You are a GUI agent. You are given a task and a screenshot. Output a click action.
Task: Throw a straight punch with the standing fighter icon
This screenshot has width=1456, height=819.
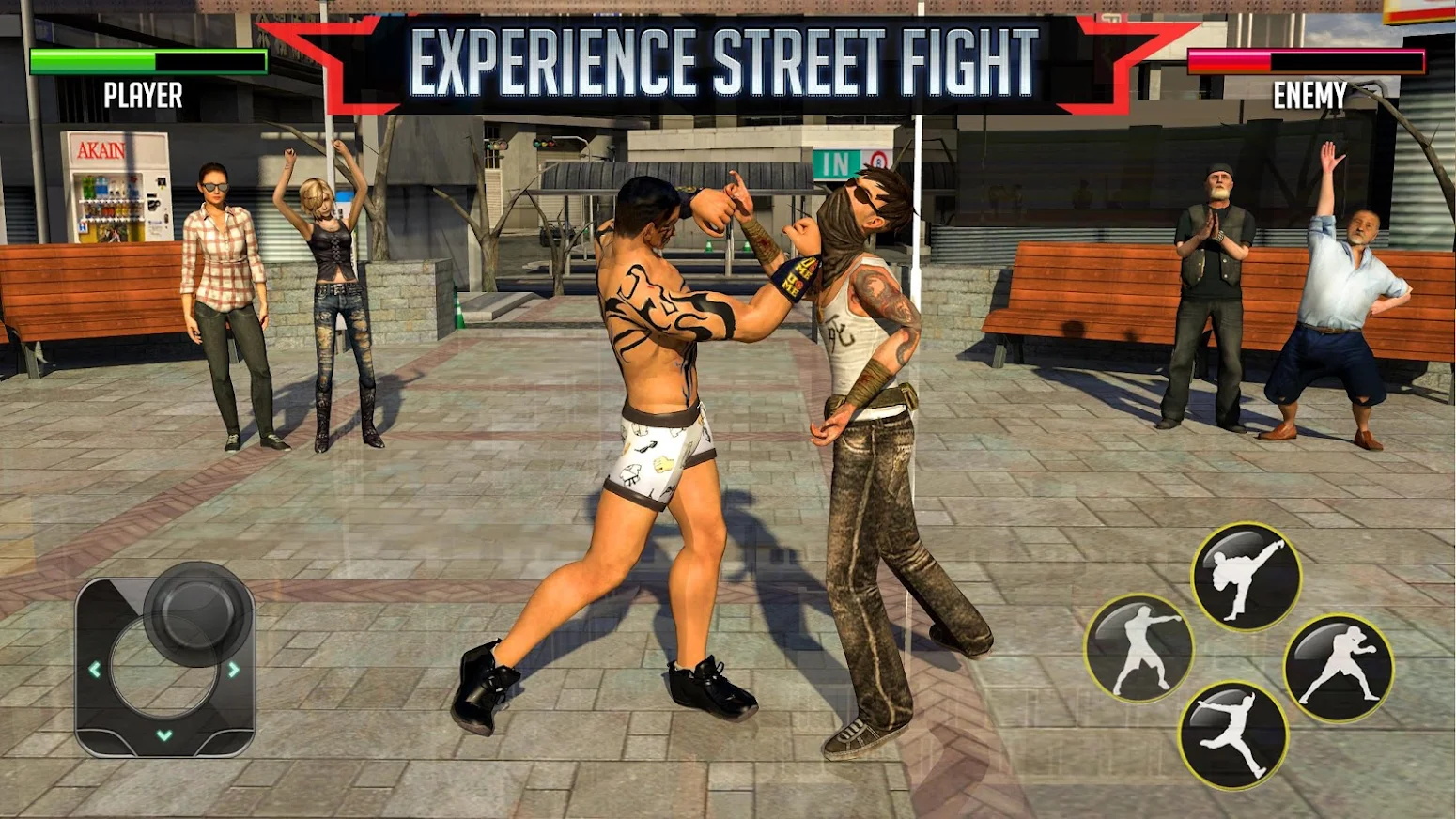pyautogui.click(x=1138, y=649)
